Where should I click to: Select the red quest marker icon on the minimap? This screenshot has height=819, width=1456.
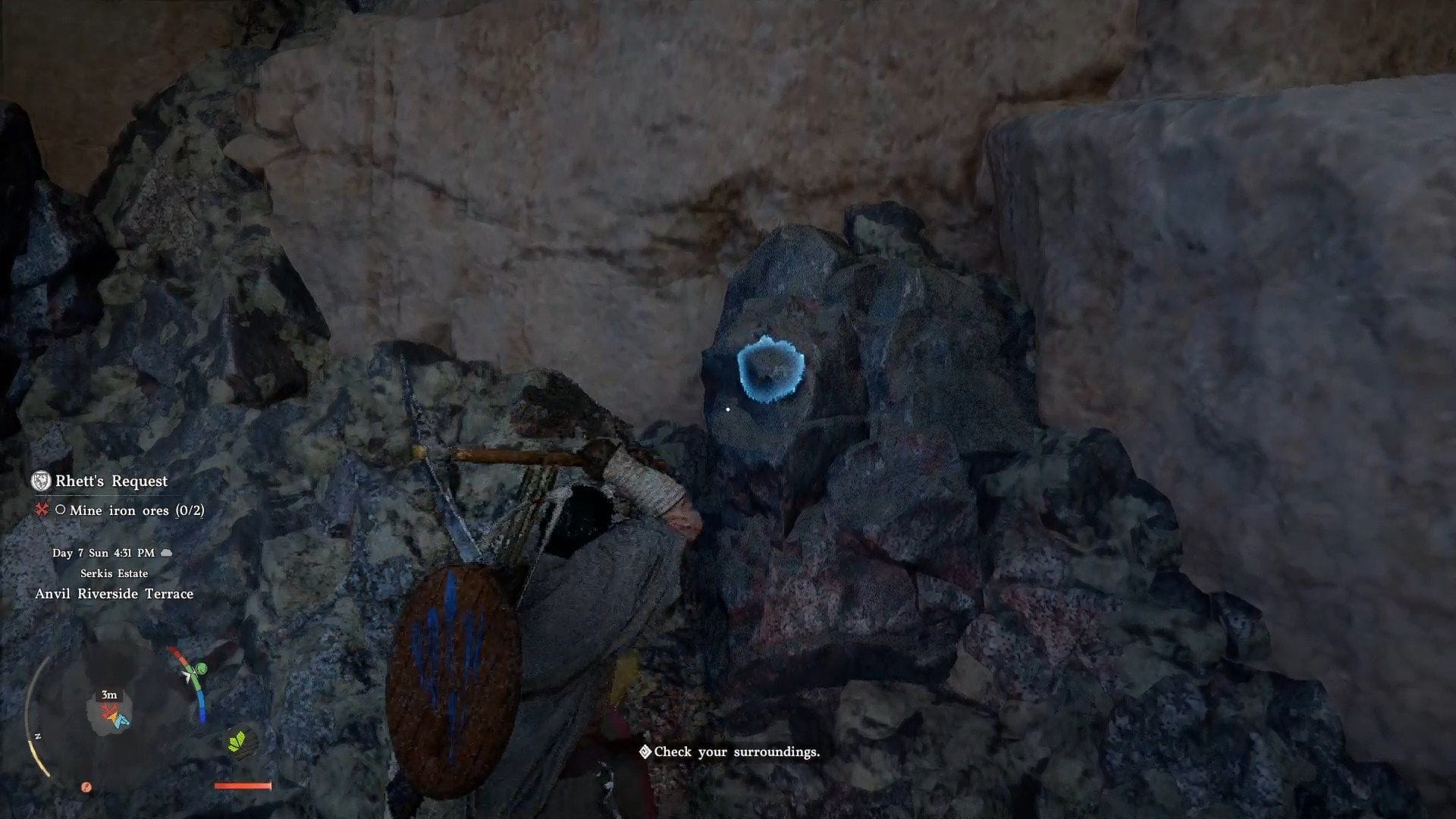pyautogui.click(x=107, y=711)
